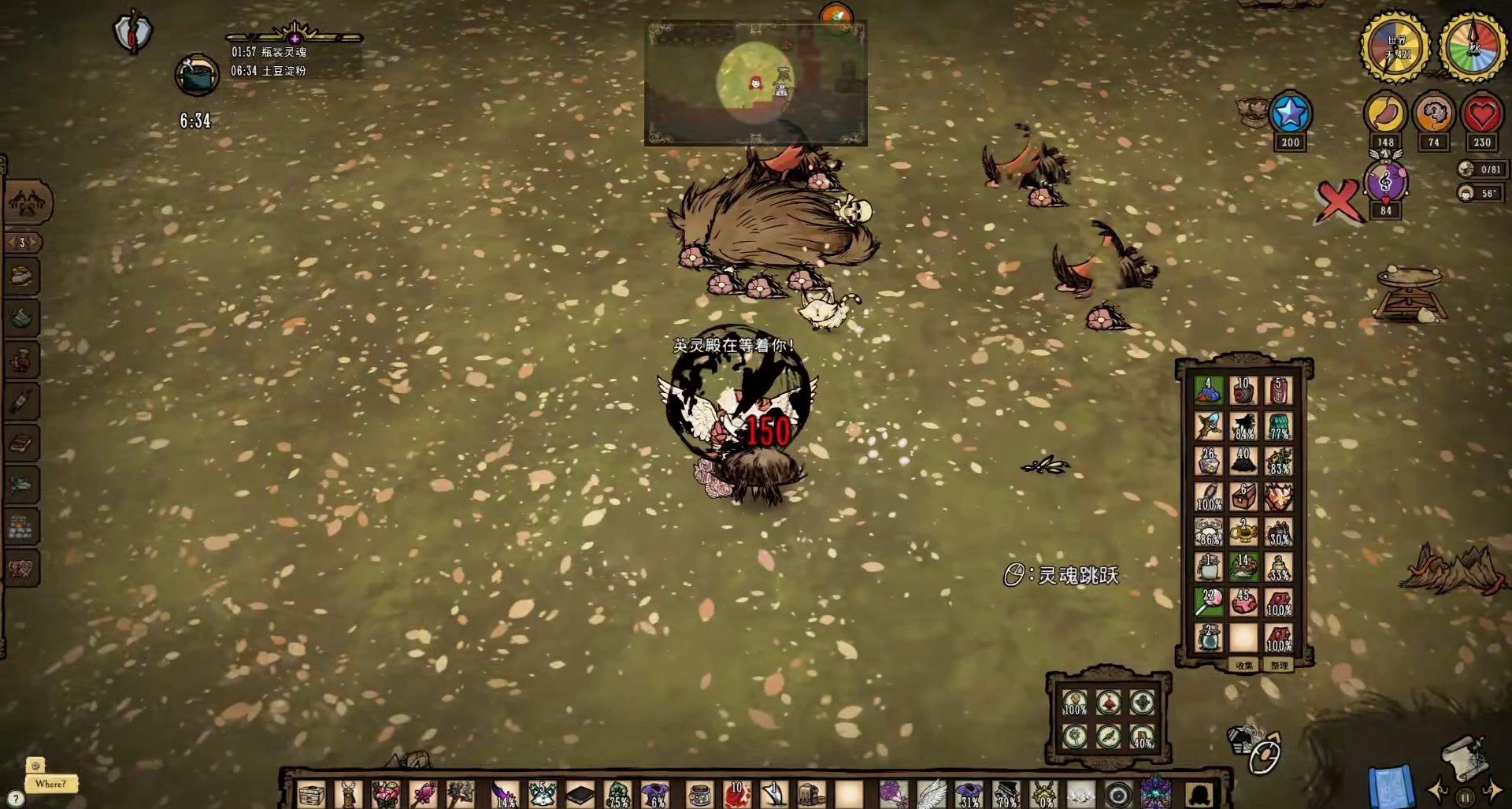1512x809 pixels.
Task: Open the Where? button
Action: tap(50, 784)
